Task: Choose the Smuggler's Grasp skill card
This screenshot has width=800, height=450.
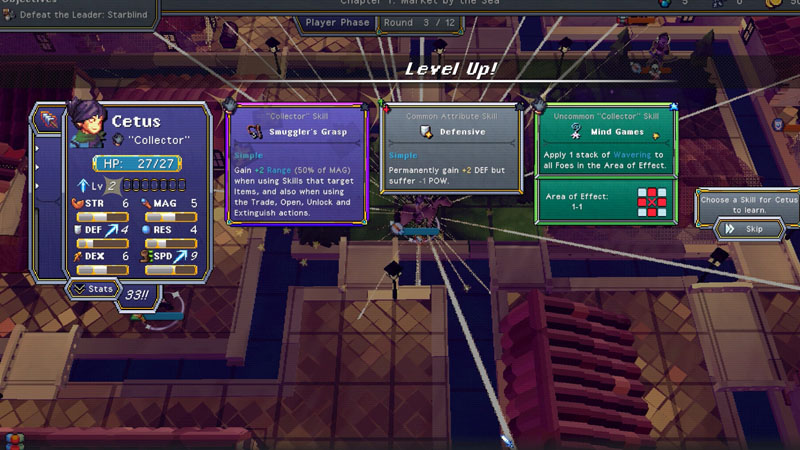Action: pos(297,165)
